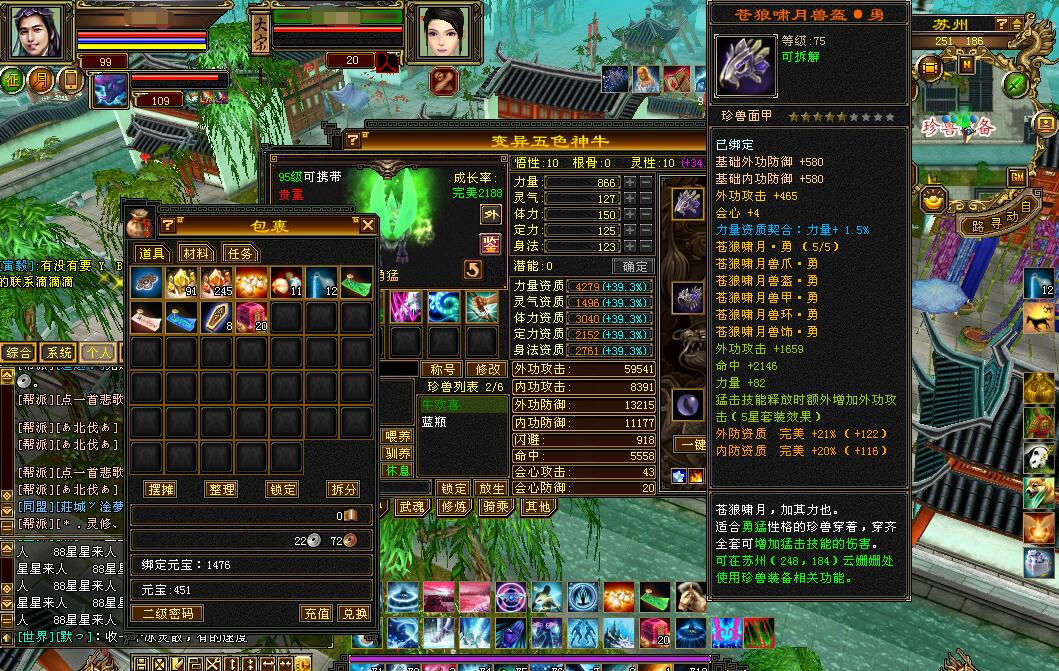Click the 兑换 exchange button
This screenshot has width=1059, height=671.
click(x=354, y=613)
